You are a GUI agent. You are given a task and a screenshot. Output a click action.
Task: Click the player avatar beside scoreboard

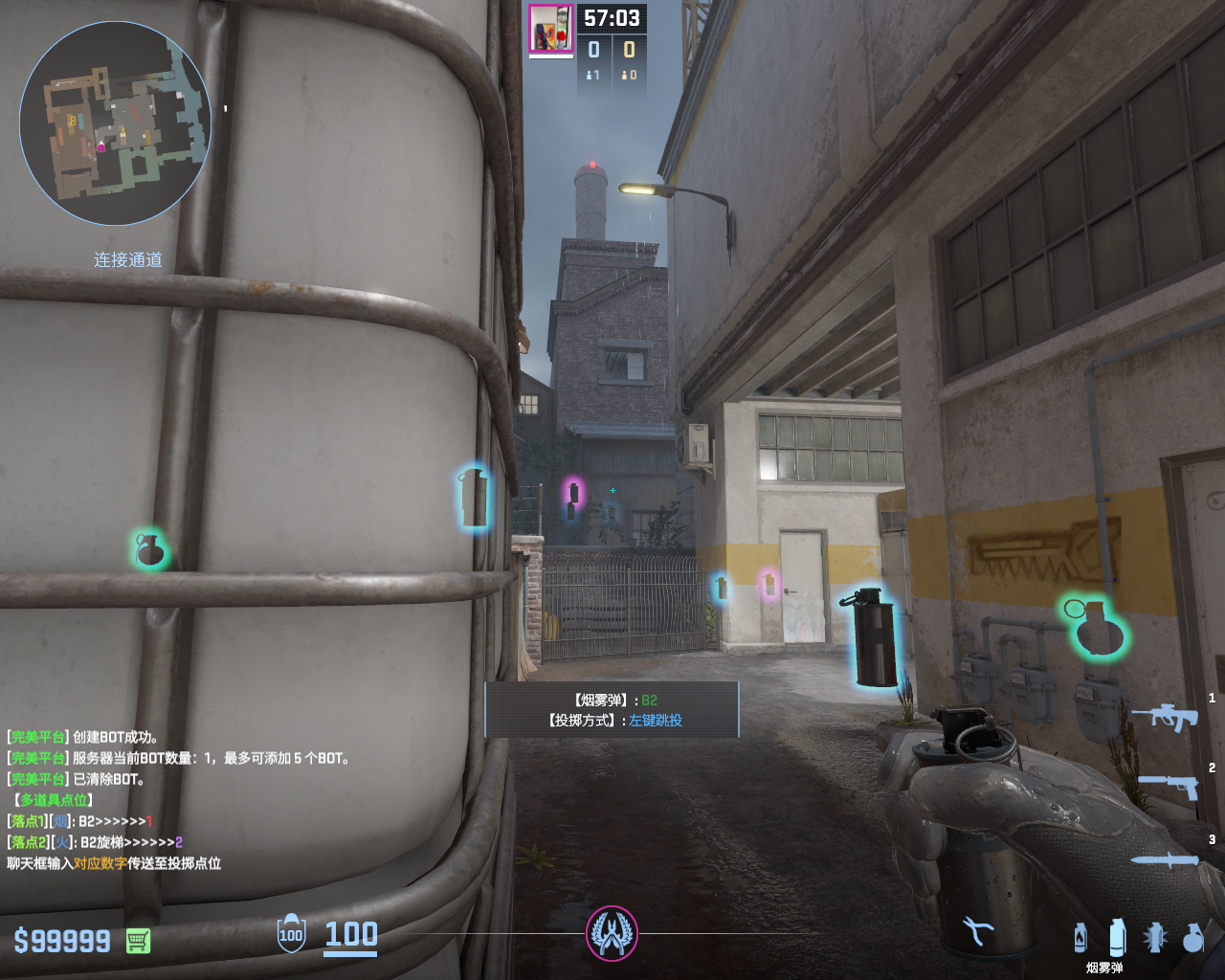pyautogui.click(x=550, y=29)
